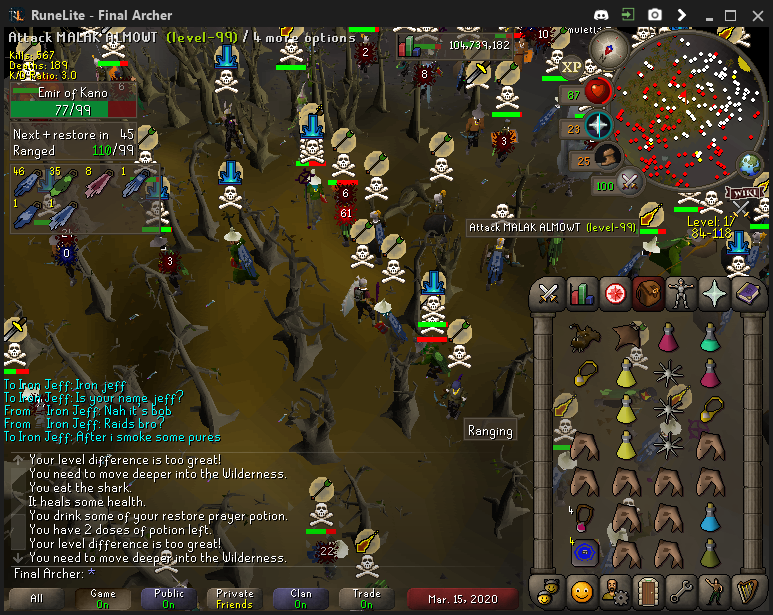Open the Combat Options tab
Image resolution: width=773 pixels, height=615 pixels.
pyautogui.click(x=548, y=294)
